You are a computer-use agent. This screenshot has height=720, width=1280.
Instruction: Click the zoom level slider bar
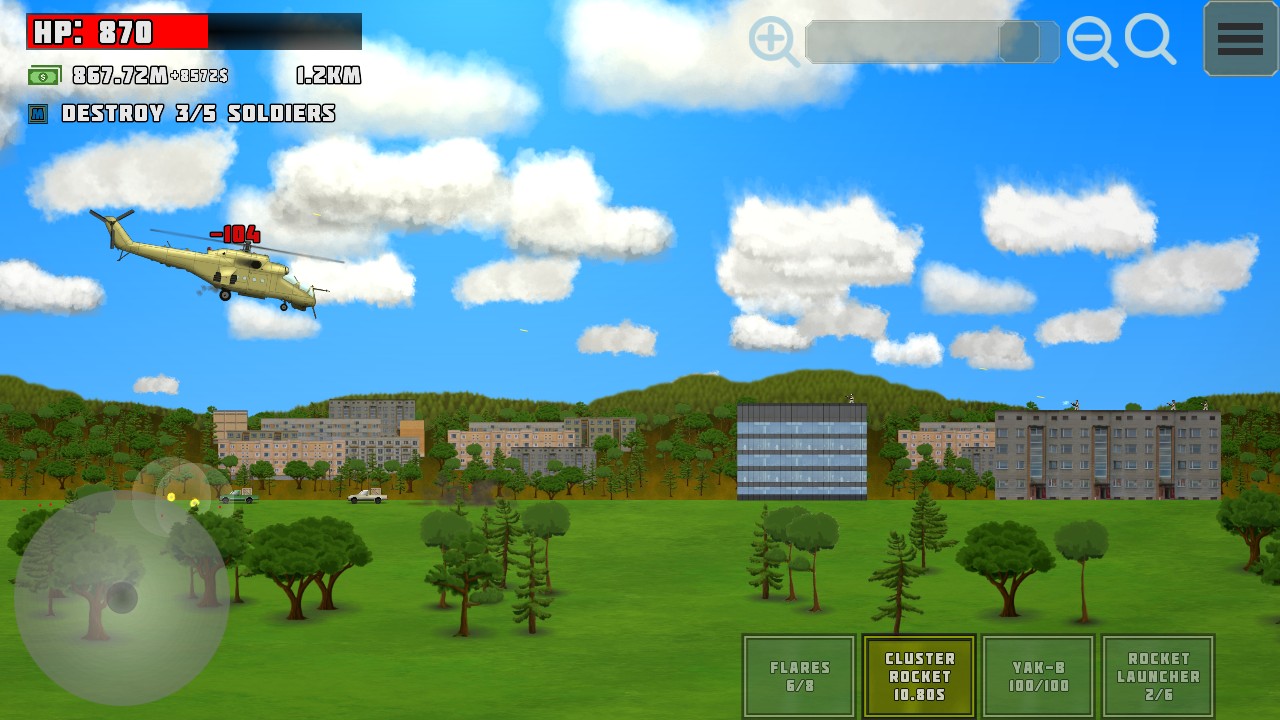coord(931,42)
